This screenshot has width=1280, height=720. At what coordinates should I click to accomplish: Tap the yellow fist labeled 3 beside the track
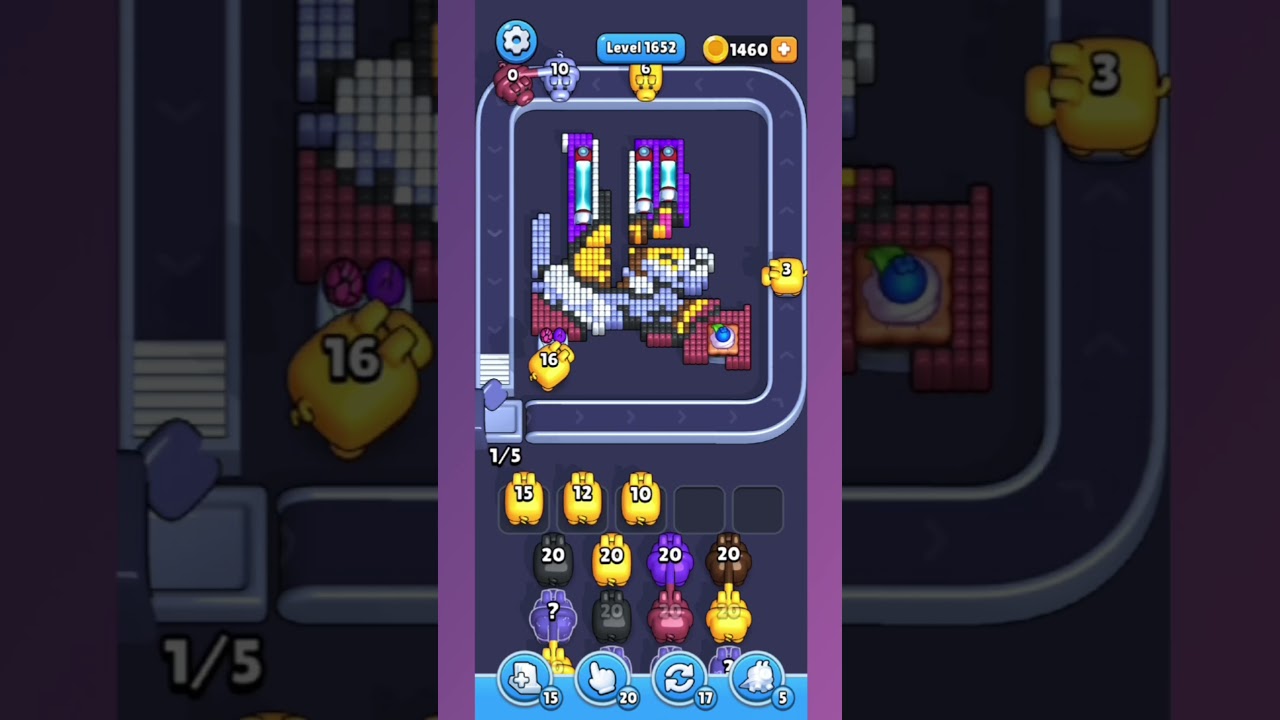[782, 274]
